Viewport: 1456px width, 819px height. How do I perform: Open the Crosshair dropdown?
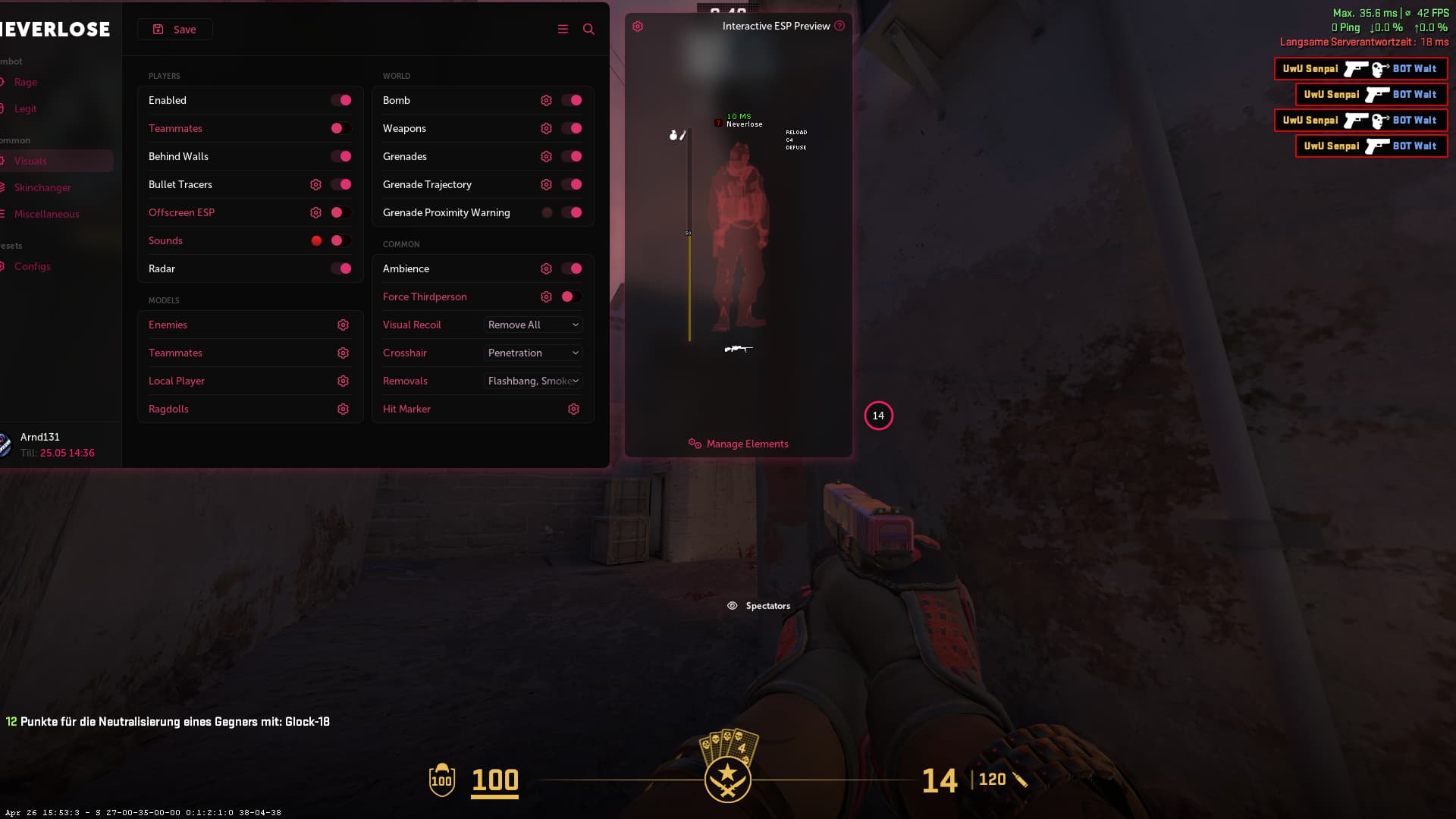click(533, 353)
